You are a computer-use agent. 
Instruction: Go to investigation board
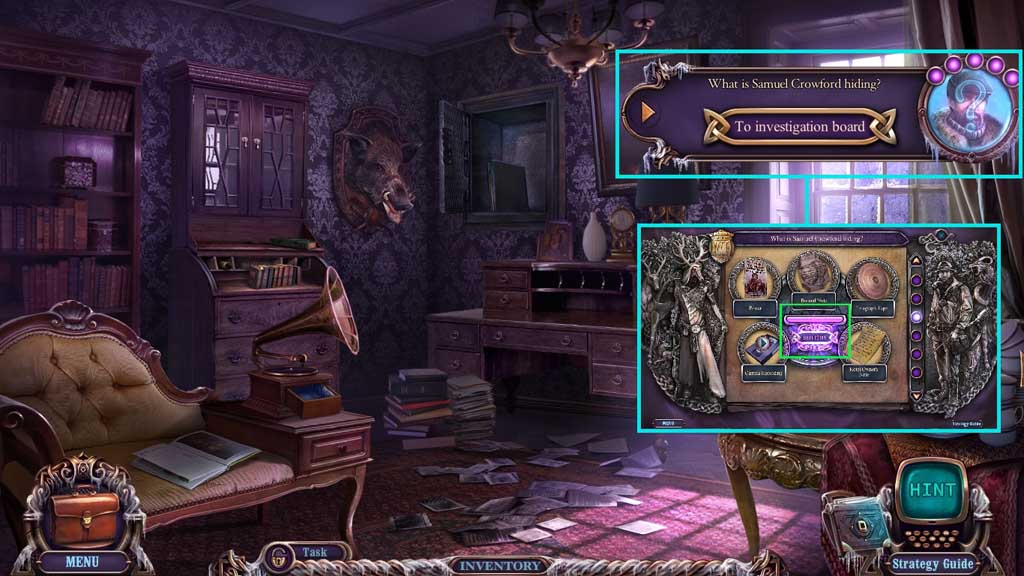click(x=785, y=127)
